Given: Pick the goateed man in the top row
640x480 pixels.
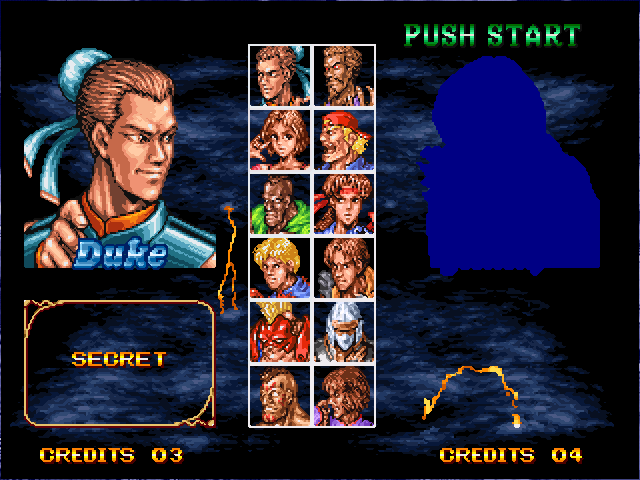Looking at the screenshot, I should (x=343, y=76).
